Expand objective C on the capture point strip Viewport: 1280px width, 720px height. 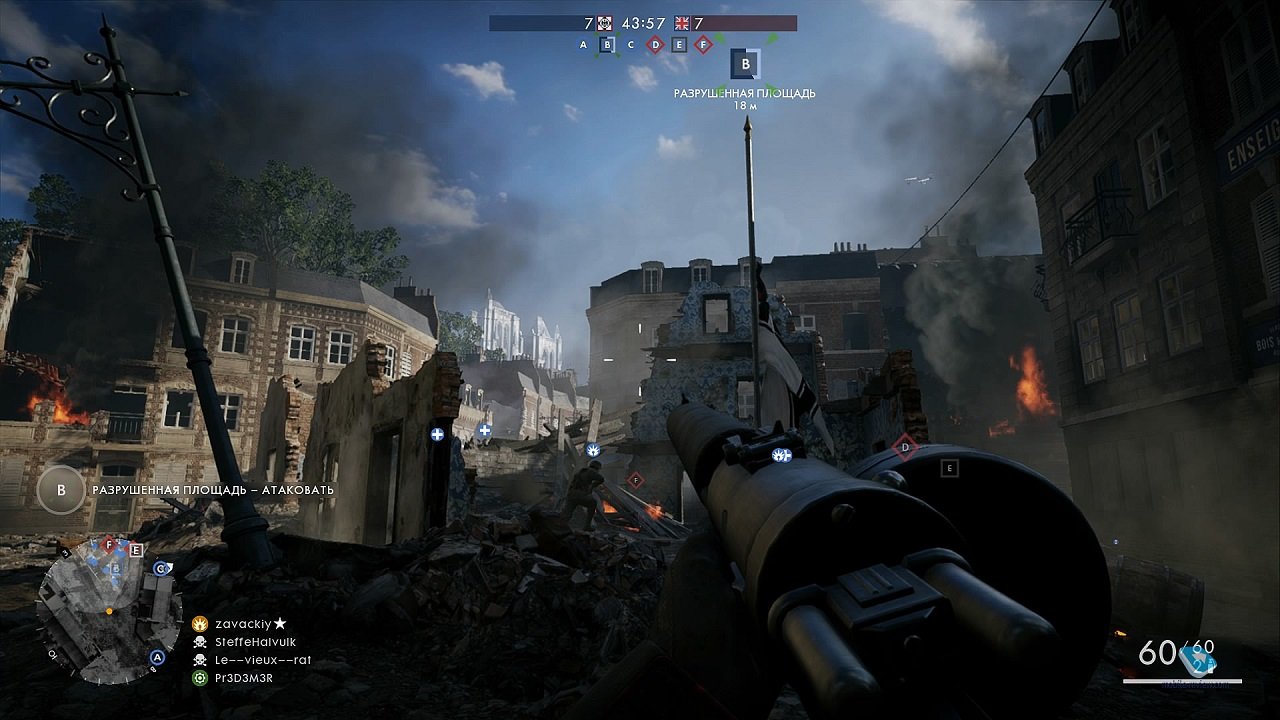point(629,45)
